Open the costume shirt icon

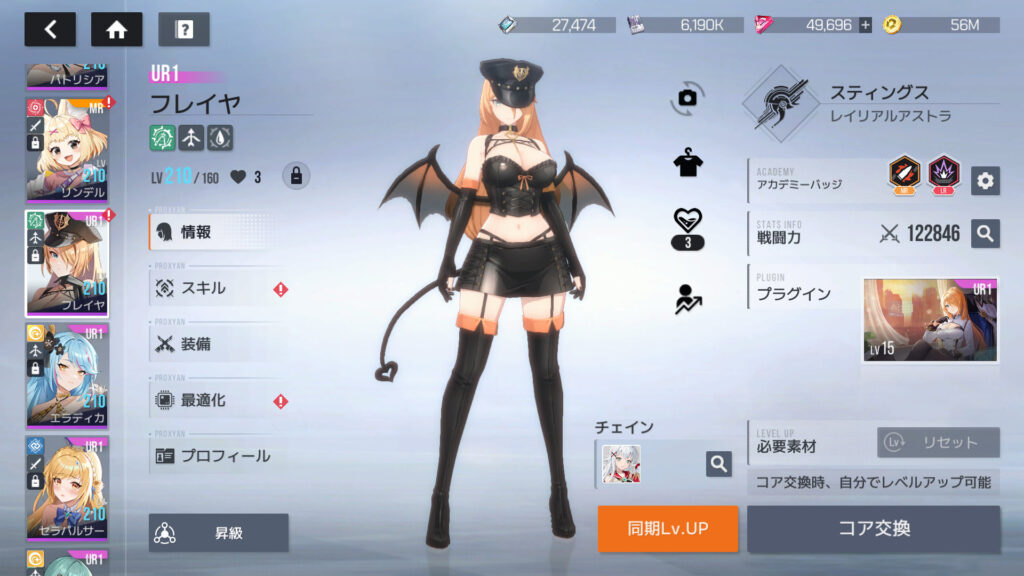click(x=687, y=165)
